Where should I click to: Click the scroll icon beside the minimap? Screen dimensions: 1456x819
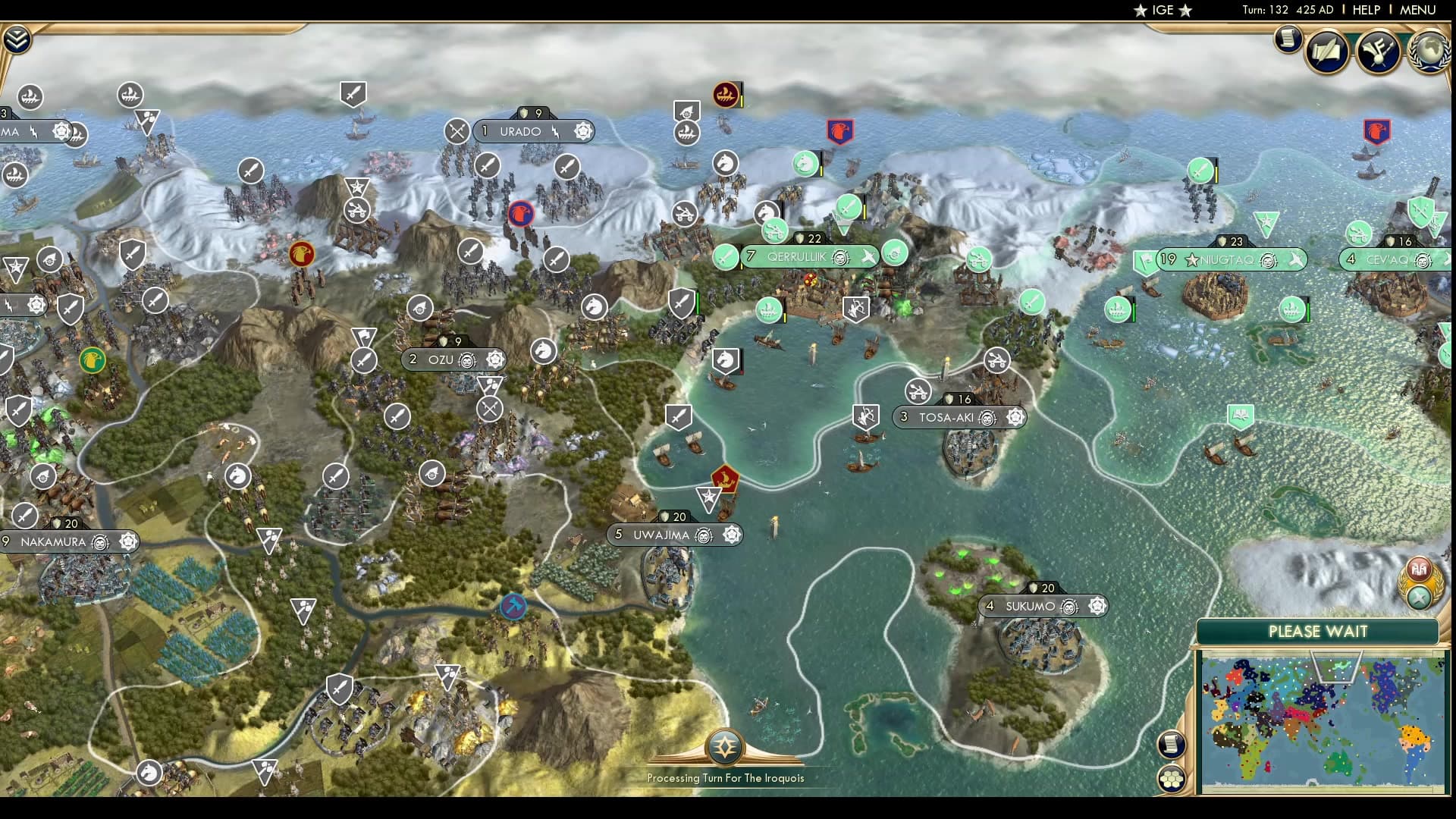pos(1171,745)
